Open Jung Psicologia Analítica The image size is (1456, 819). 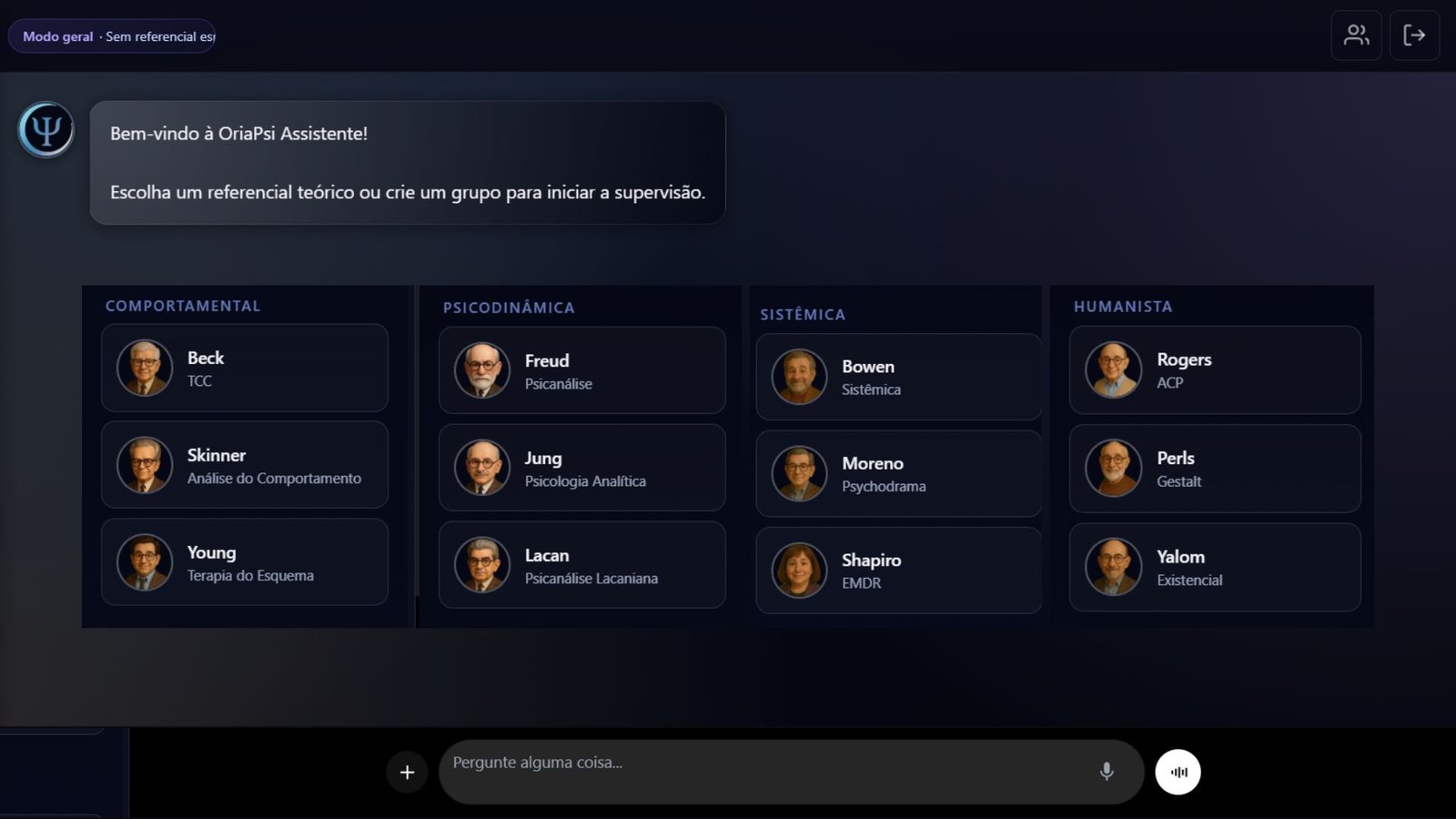(581, 468)
